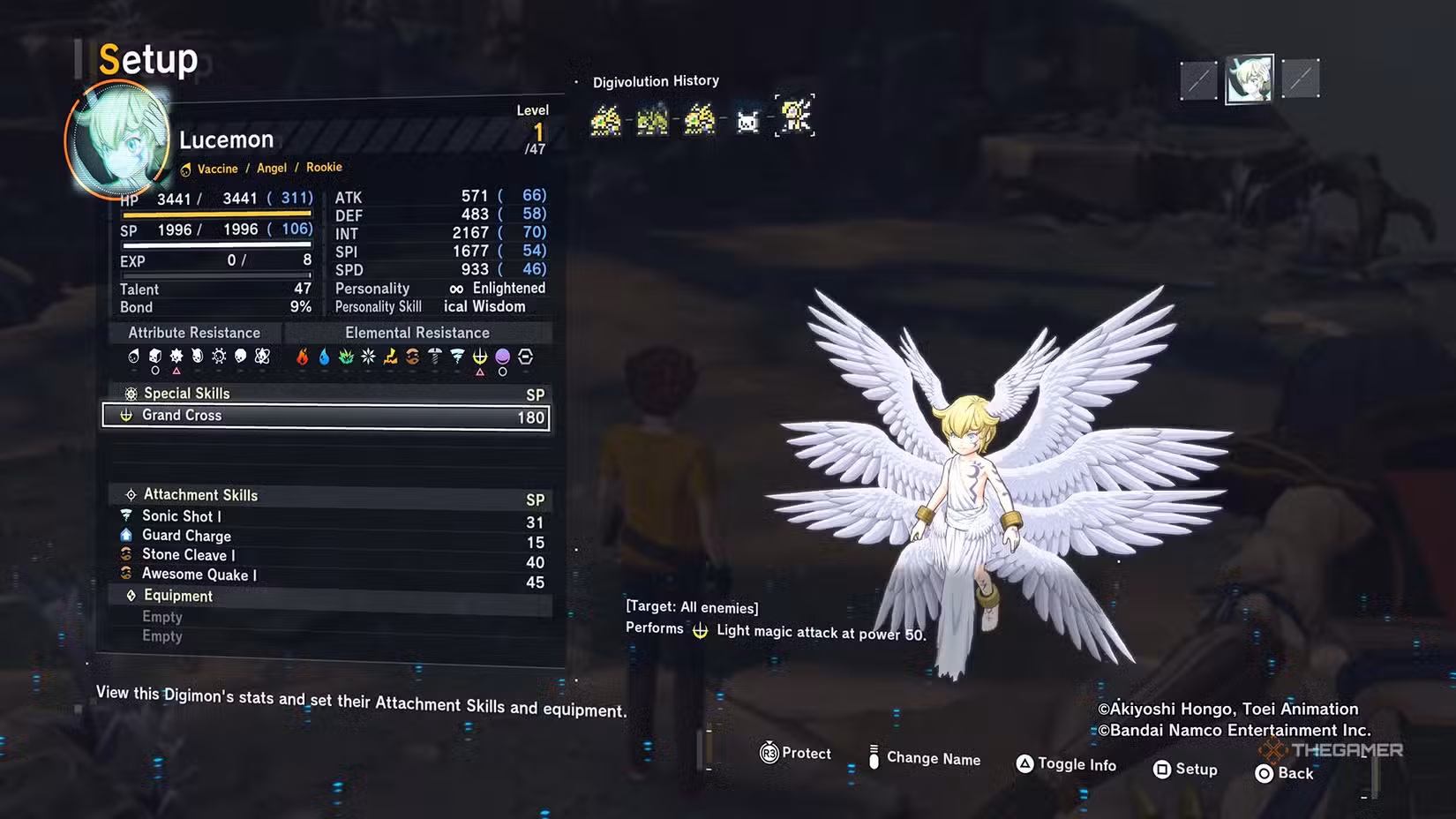Choose Change Name for this Digimon
The image size is (1456, 819).
924,758
